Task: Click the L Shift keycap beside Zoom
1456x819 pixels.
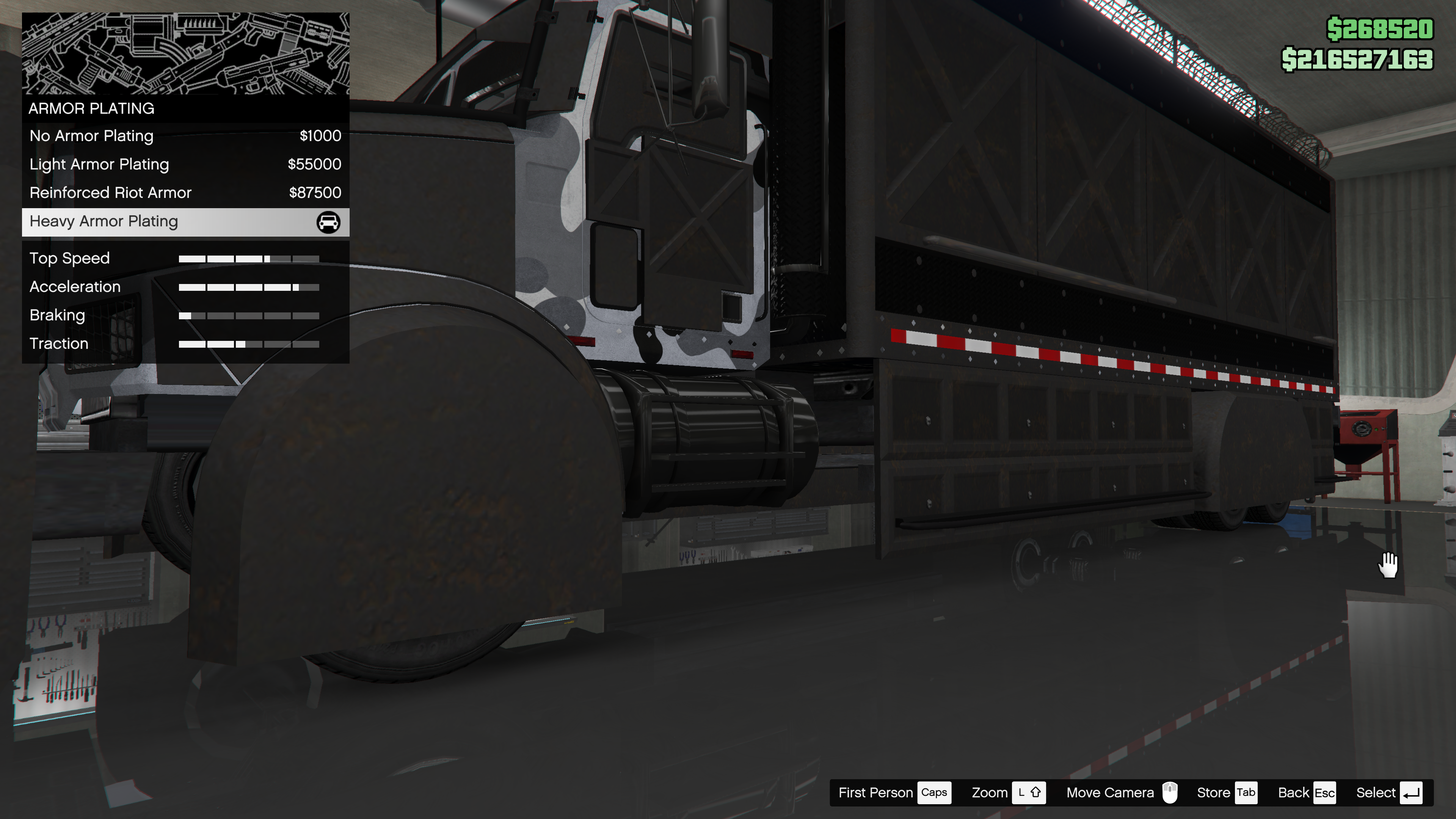Action: (1029, 792)
